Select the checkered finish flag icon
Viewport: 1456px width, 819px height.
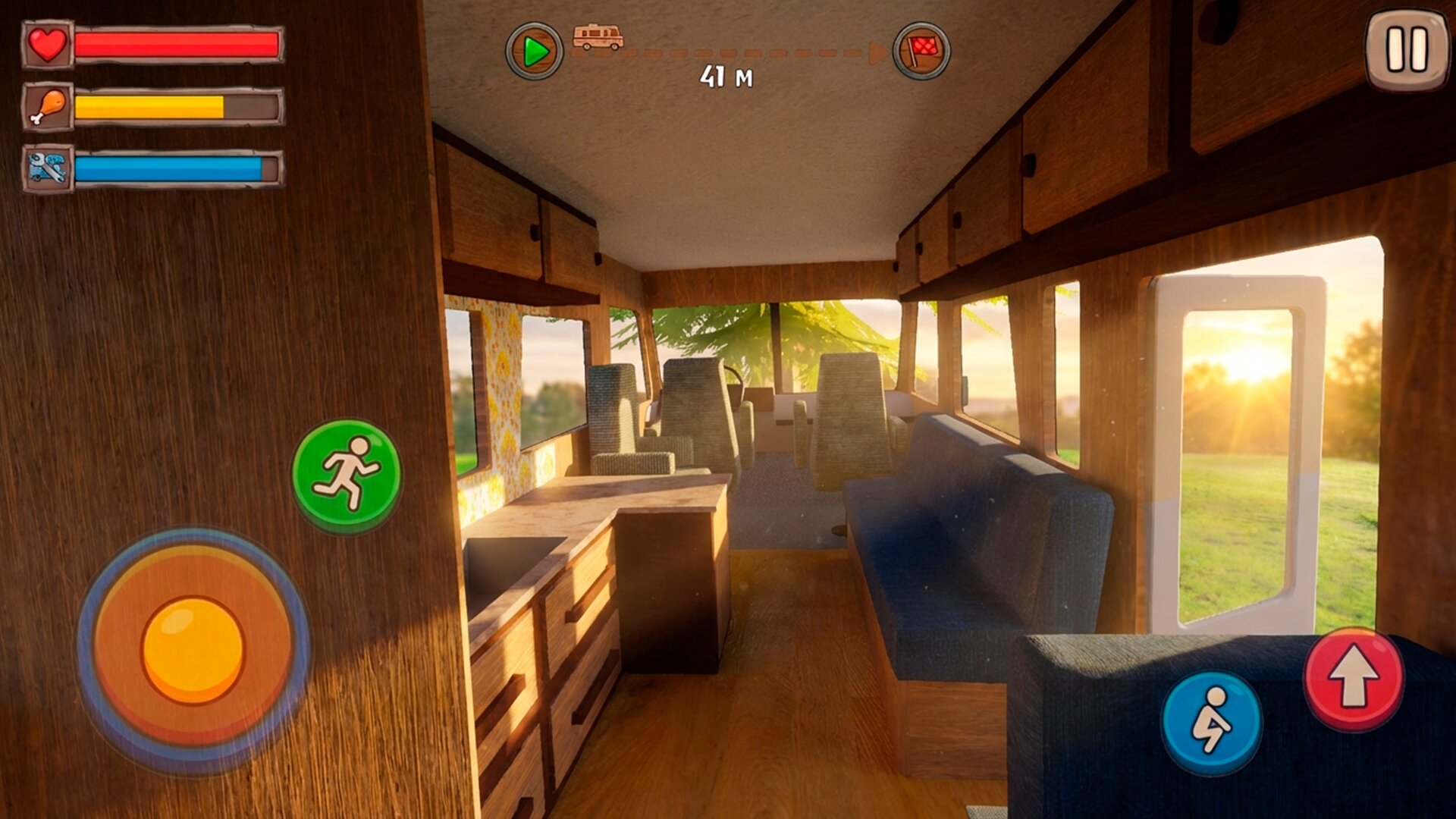pos(921,52)
